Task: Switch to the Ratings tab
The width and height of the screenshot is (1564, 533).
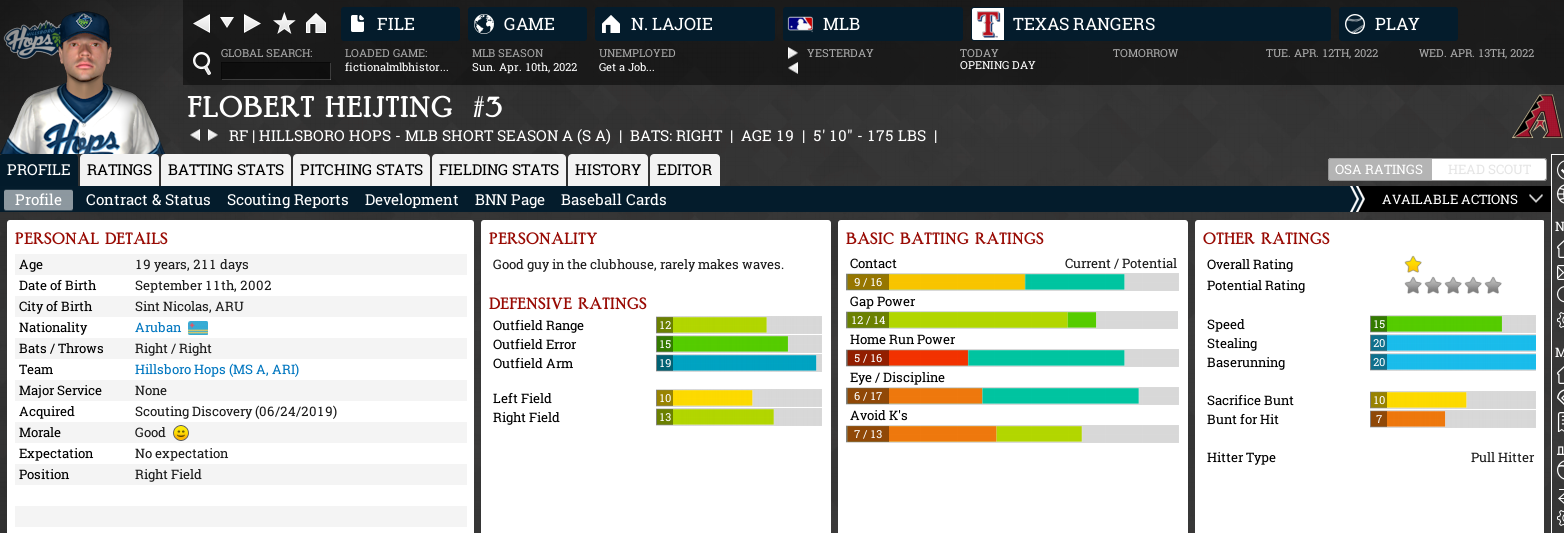Action: click(119, 170)
